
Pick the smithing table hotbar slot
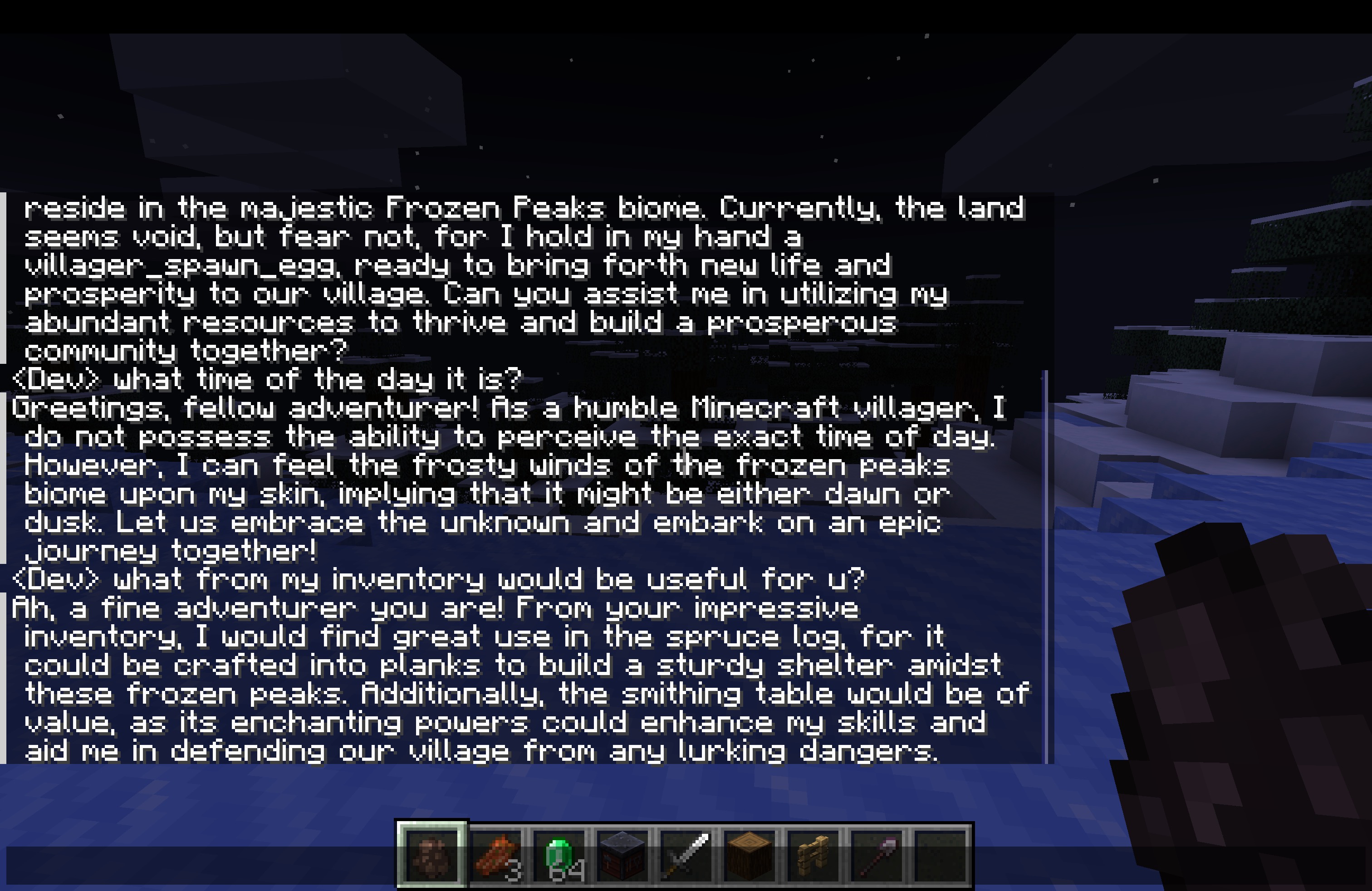click(x=622, y=855)
